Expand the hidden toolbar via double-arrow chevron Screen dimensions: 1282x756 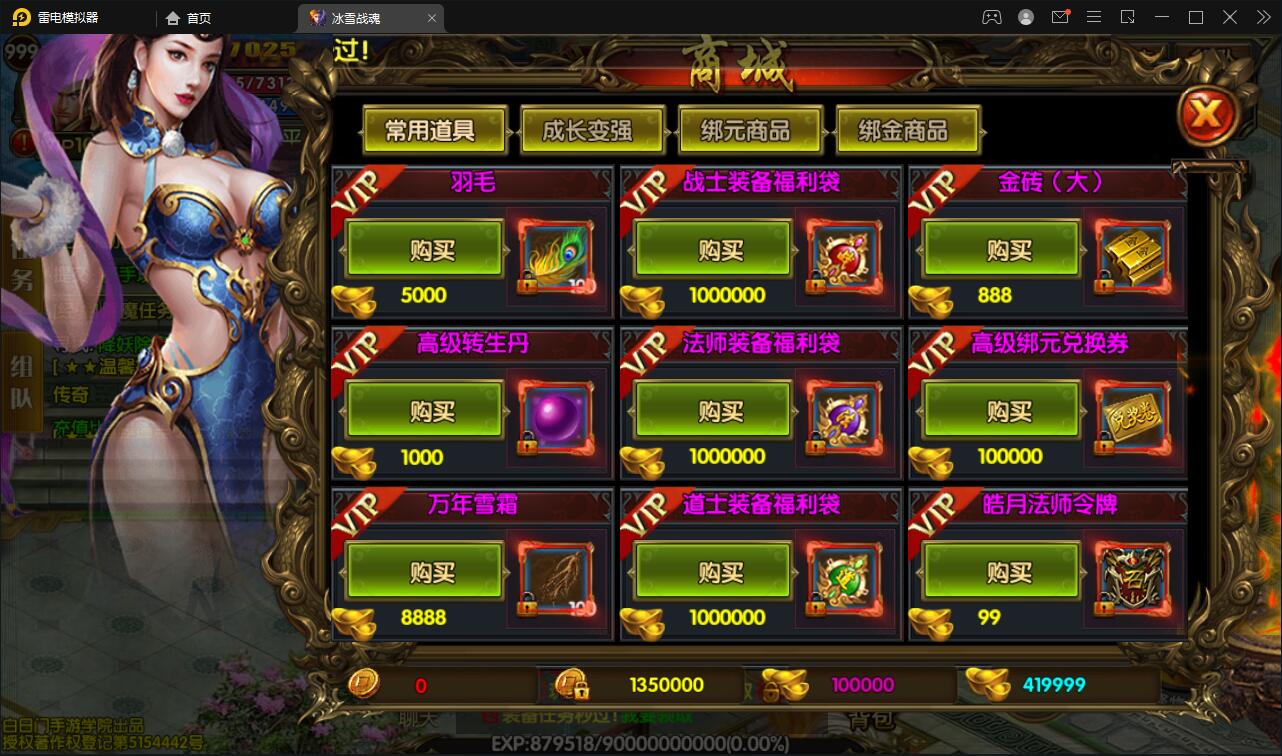click(x=1263, y=17)
